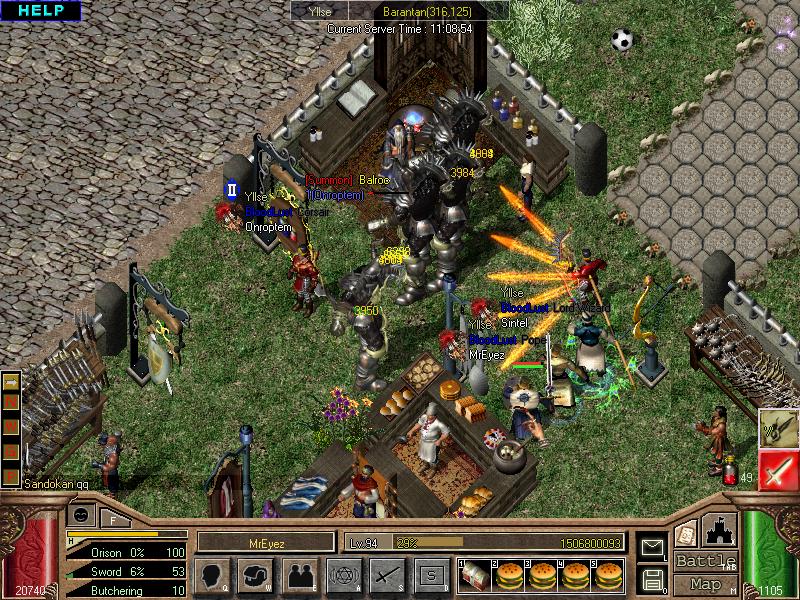
Task: Use the burger in hotbar slot 2
Action: pyautogui.click(x=509, y=575)
